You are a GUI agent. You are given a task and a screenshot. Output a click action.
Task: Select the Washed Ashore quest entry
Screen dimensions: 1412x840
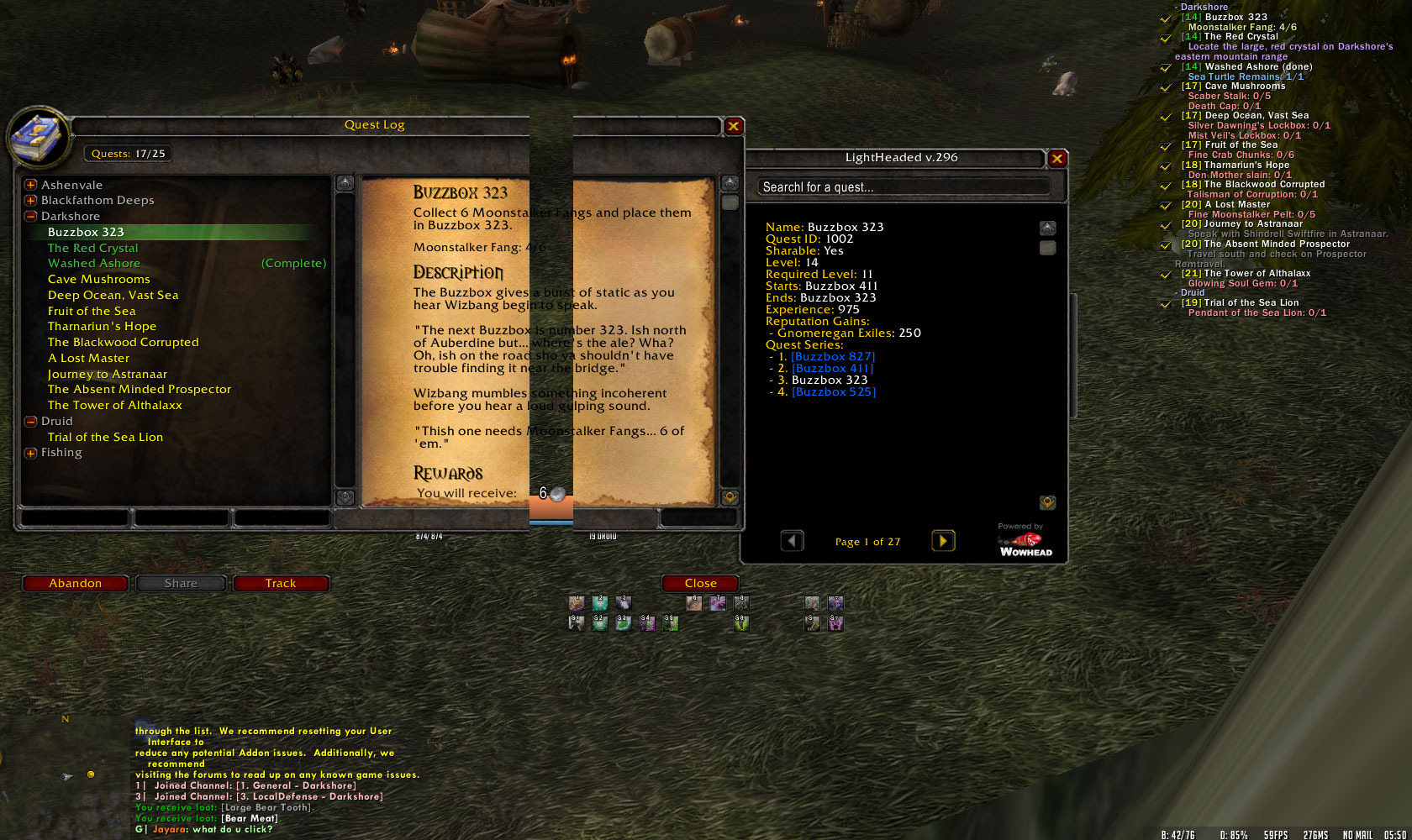pos(94,264)
